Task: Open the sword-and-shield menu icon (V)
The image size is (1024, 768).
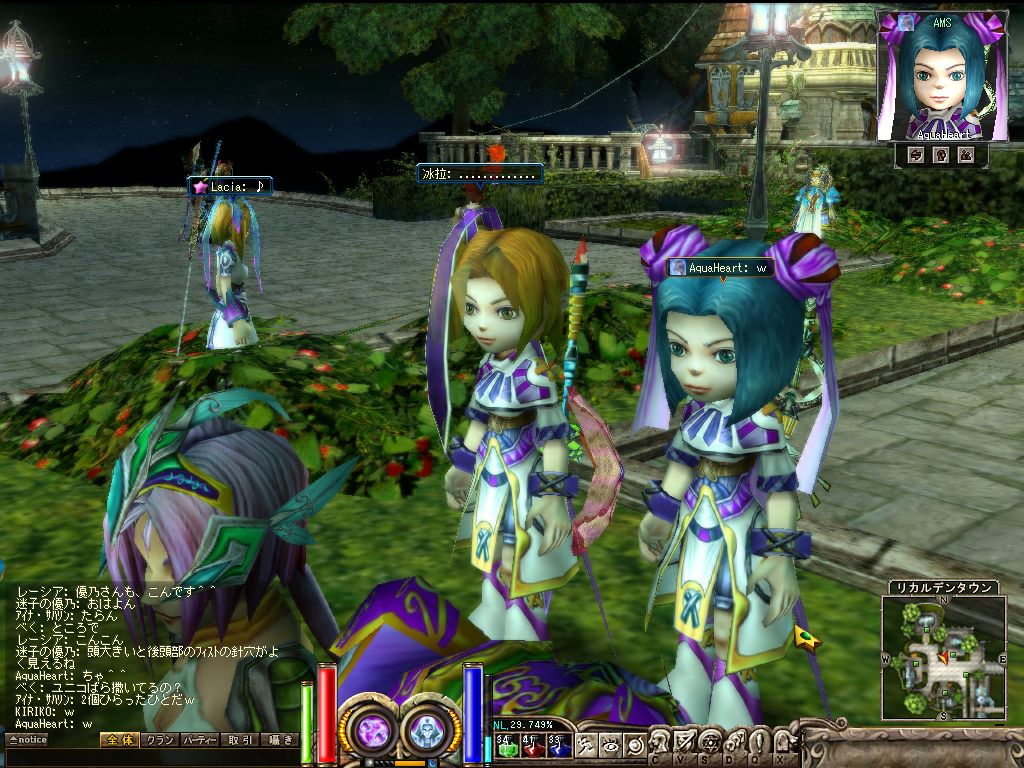Action: click(x=683, y=742)
